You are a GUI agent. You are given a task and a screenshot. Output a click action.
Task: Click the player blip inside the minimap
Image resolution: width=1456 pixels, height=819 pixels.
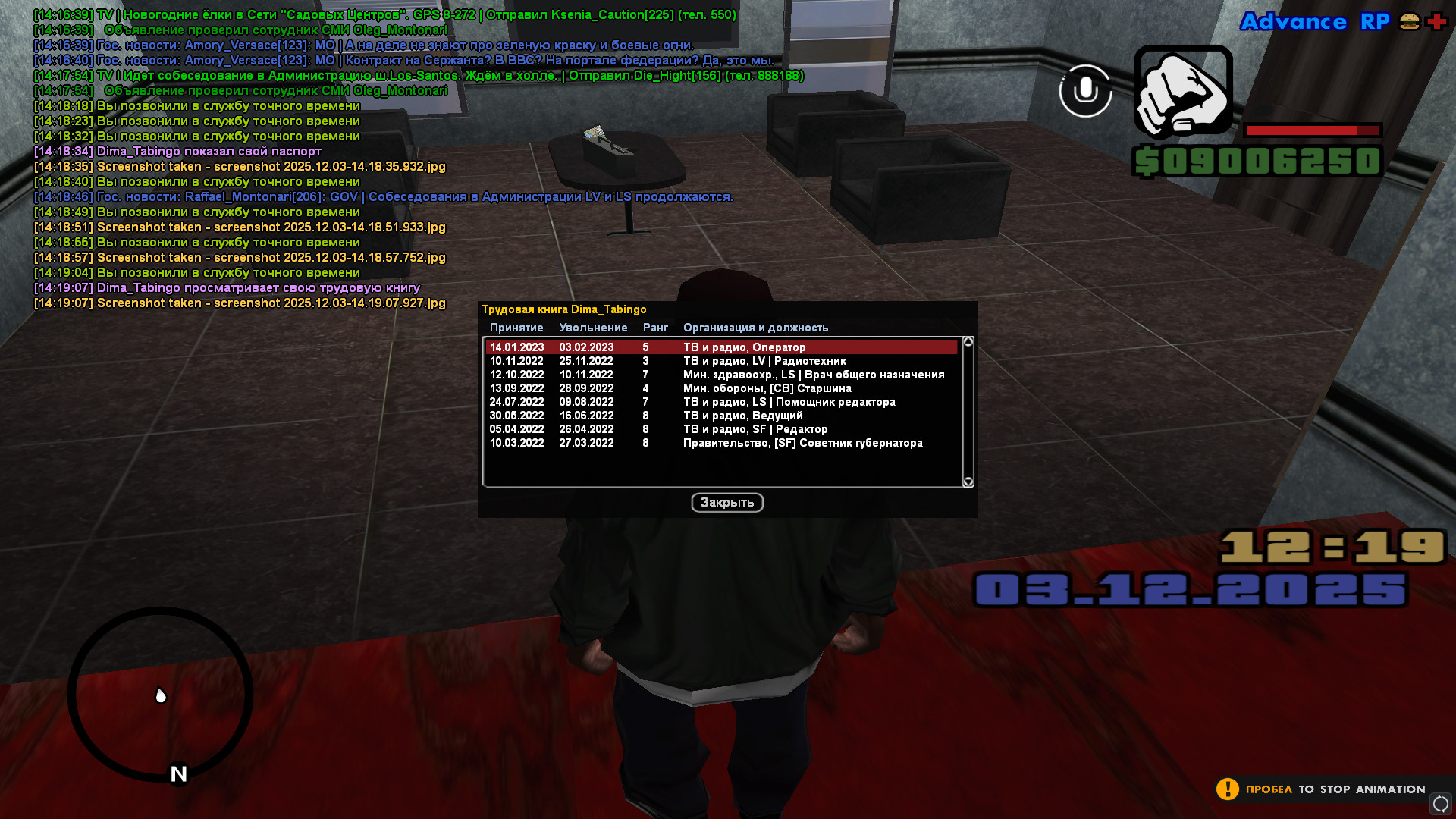159,693
